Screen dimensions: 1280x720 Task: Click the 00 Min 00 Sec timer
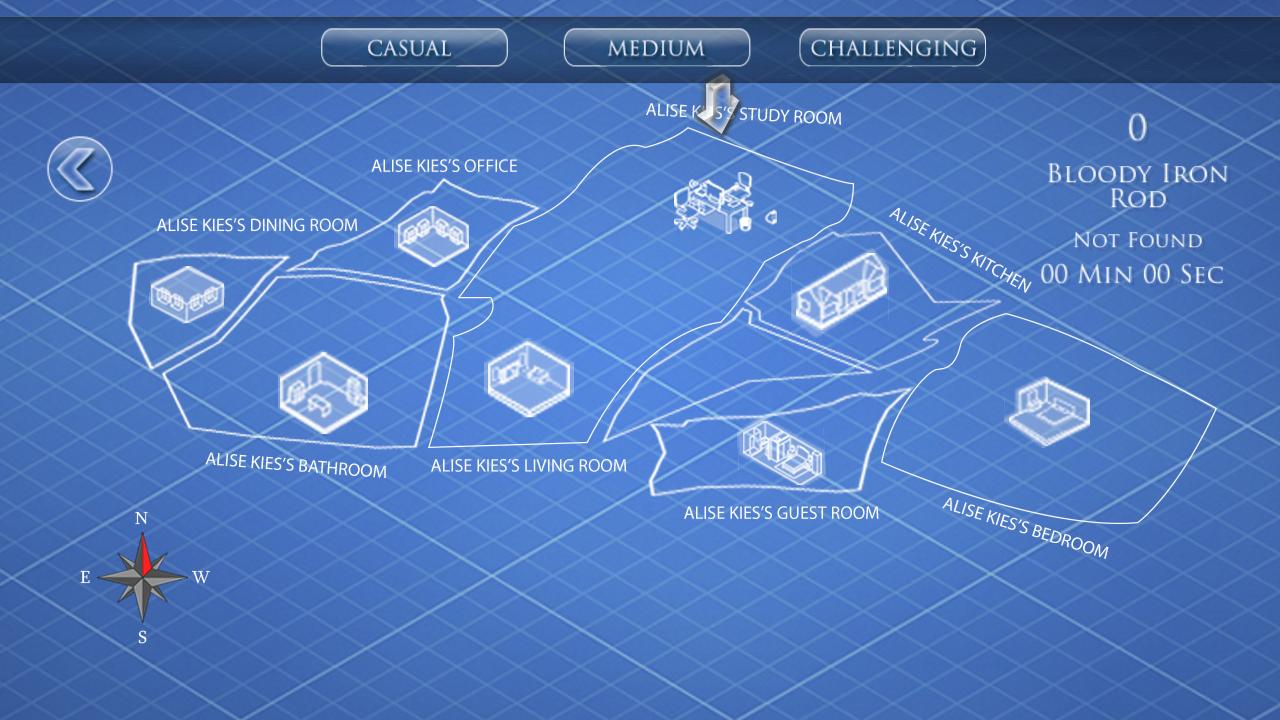1131,274
